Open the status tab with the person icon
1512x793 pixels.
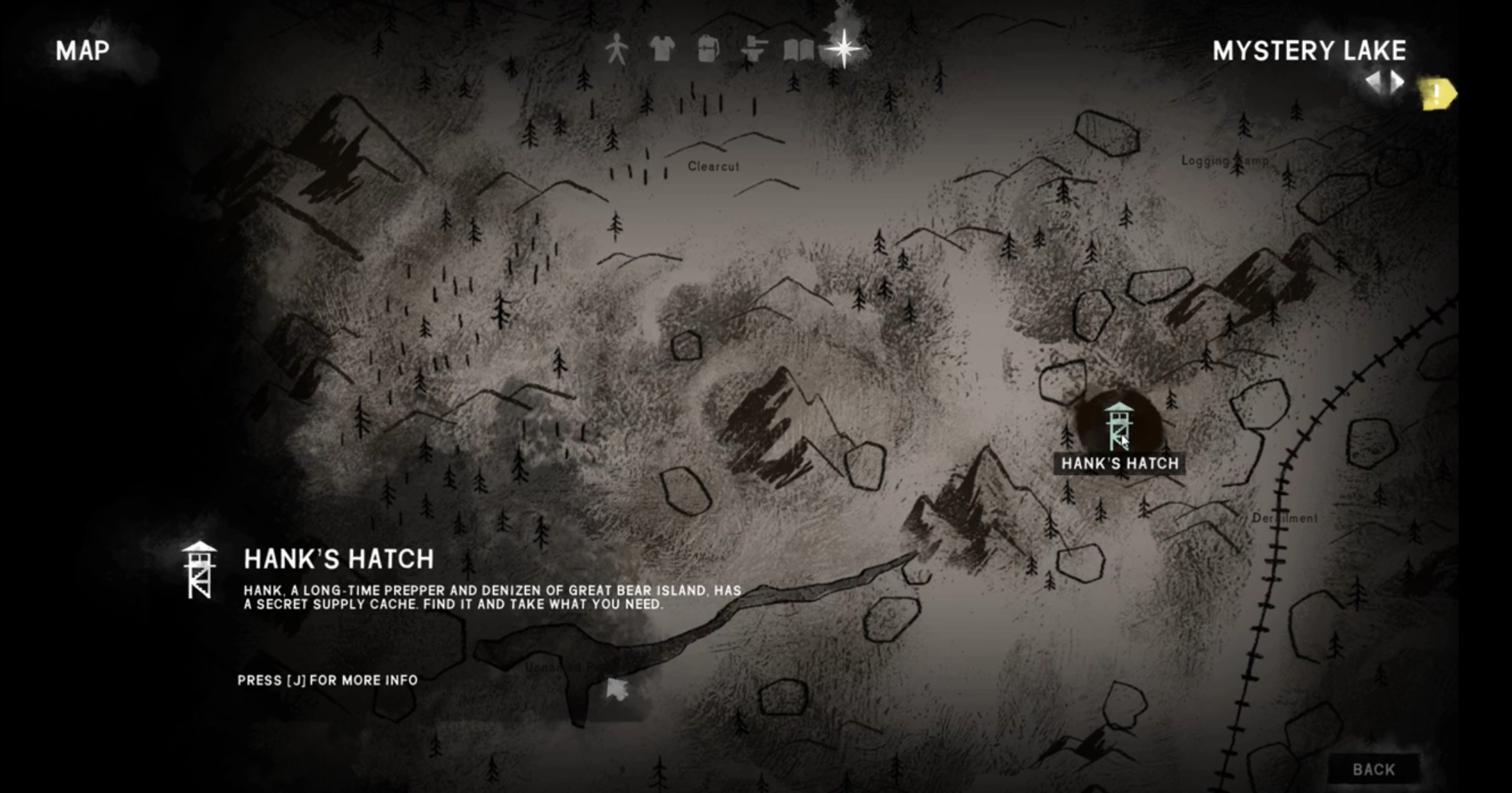click(616, 49)
